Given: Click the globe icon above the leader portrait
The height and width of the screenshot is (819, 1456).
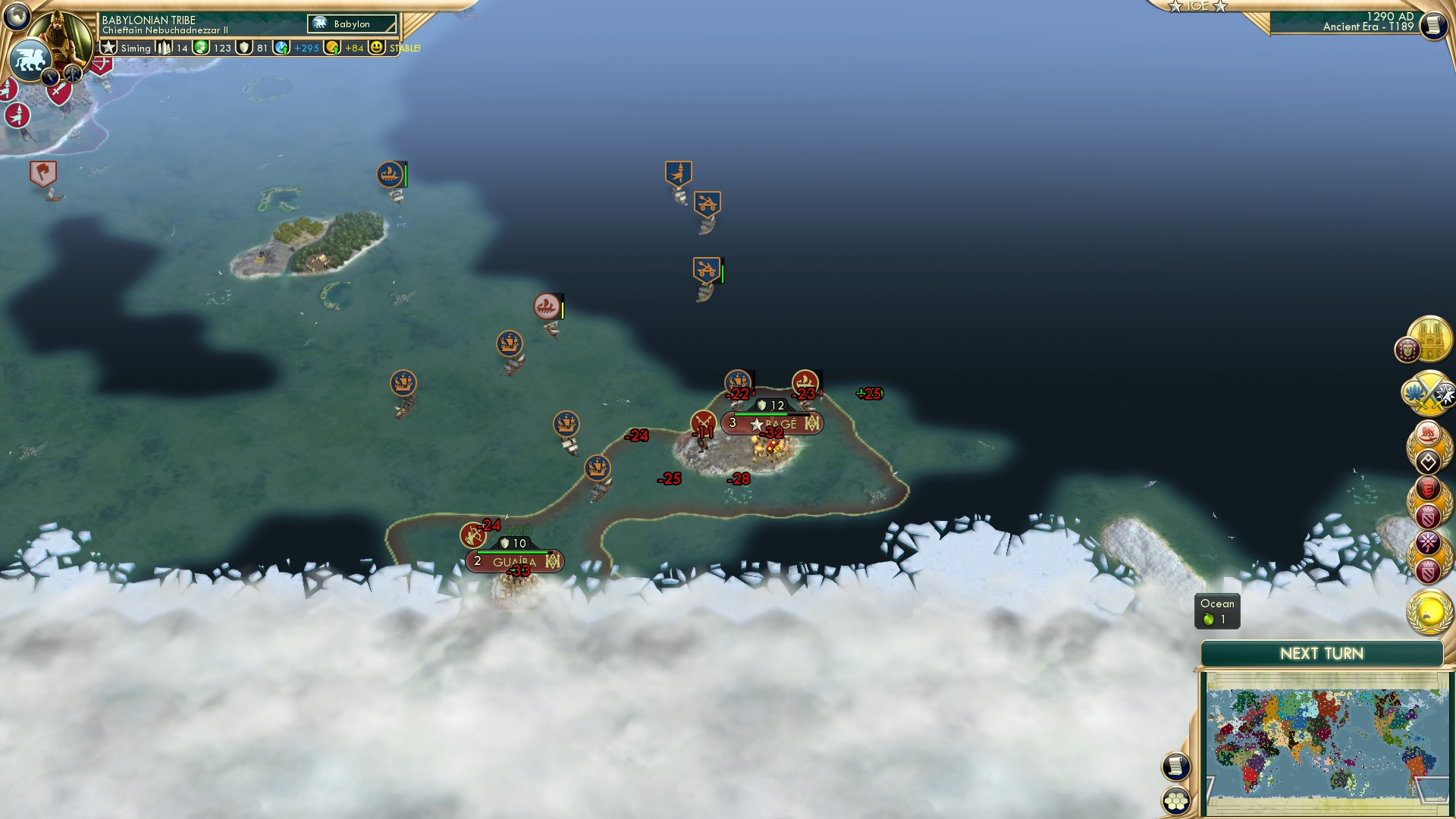Looking at the screenshot, I should (17, 17).
